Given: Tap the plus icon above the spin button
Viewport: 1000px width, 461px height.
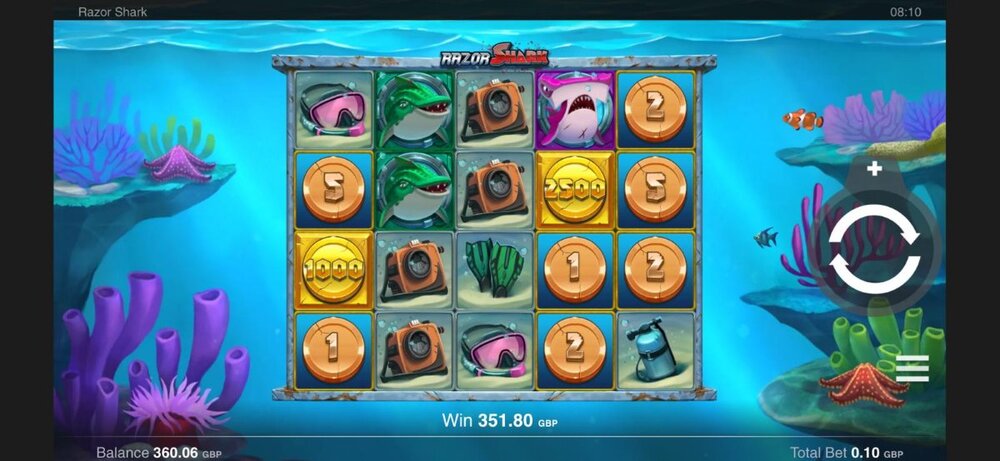Looking at the screenshot, I should (874, 169).
